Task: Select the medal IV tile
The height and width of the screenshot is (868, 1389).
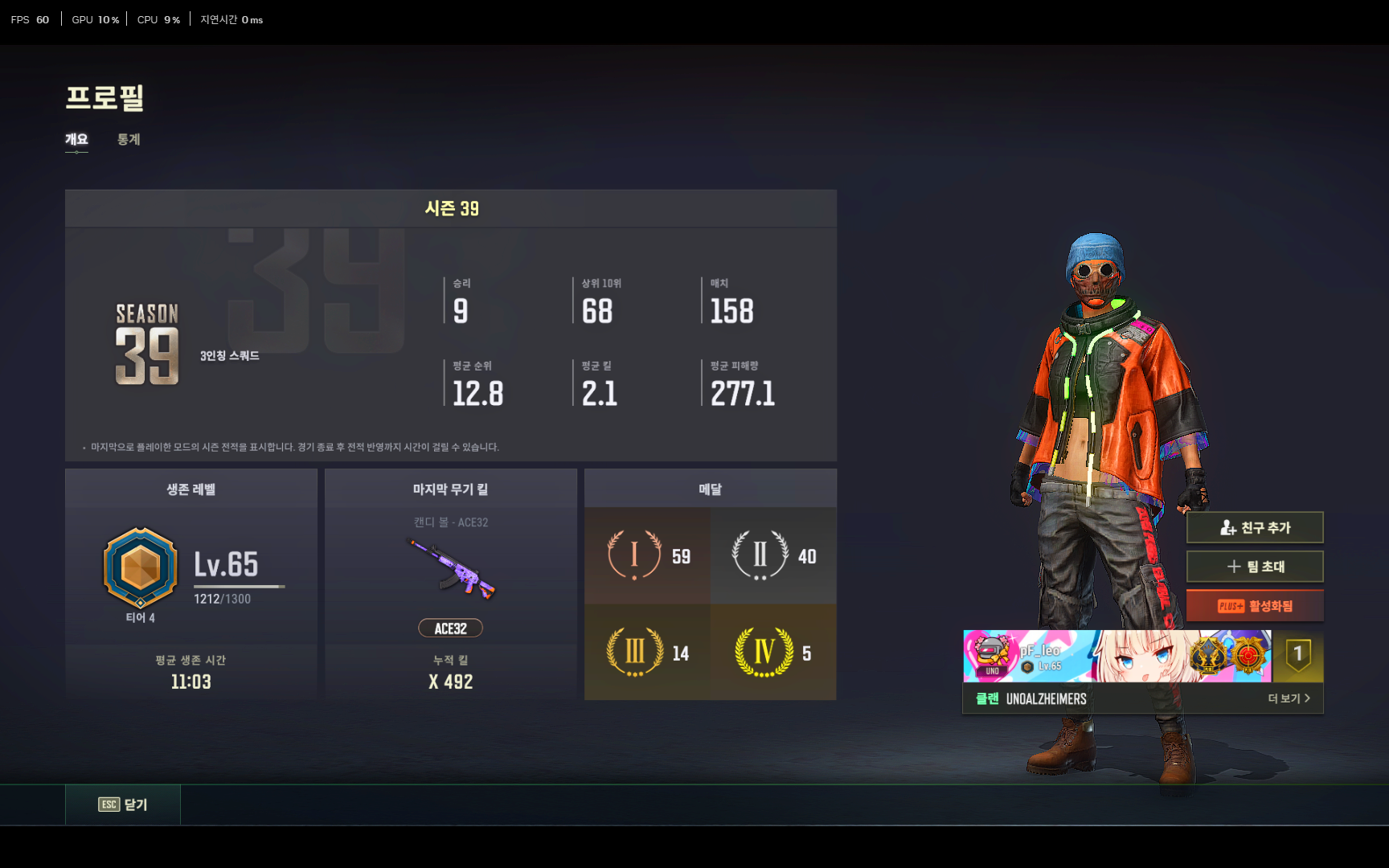Action: click(773, 653)
